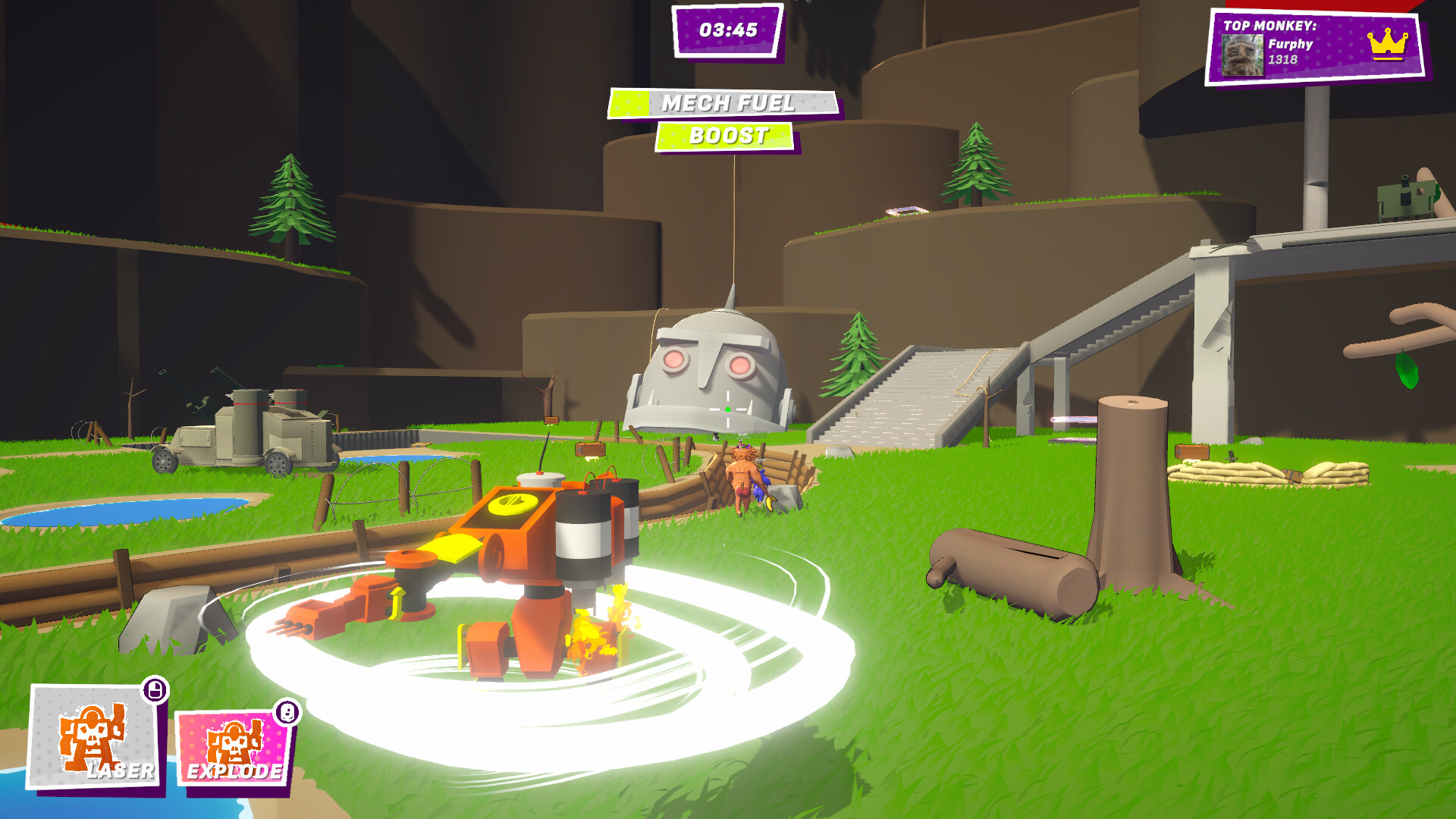Expand Furphy's score details

click(1285, 58)
